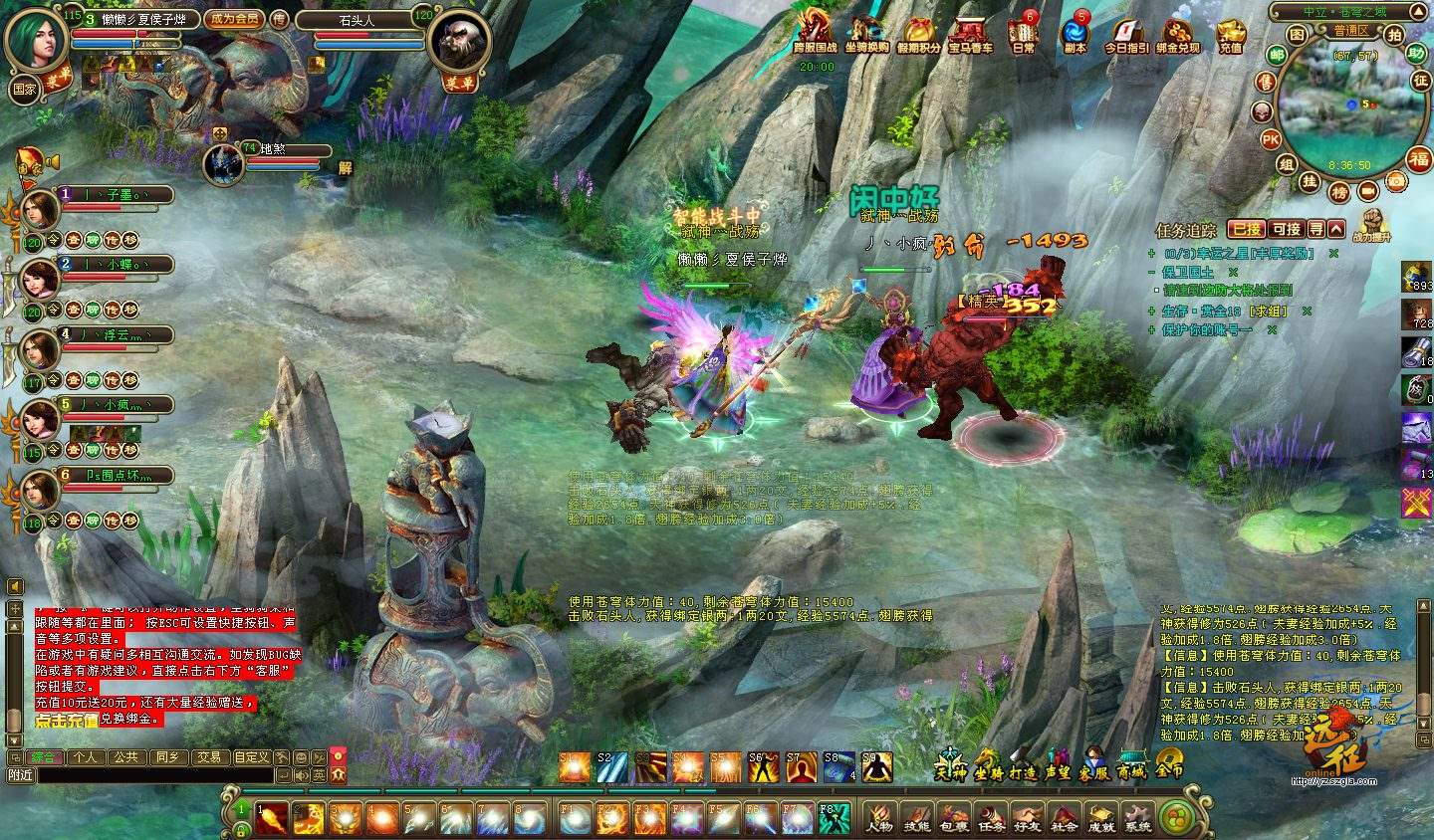1434x840 pixels.
Task: Use the green F8 skill slot
Action: 830,818
